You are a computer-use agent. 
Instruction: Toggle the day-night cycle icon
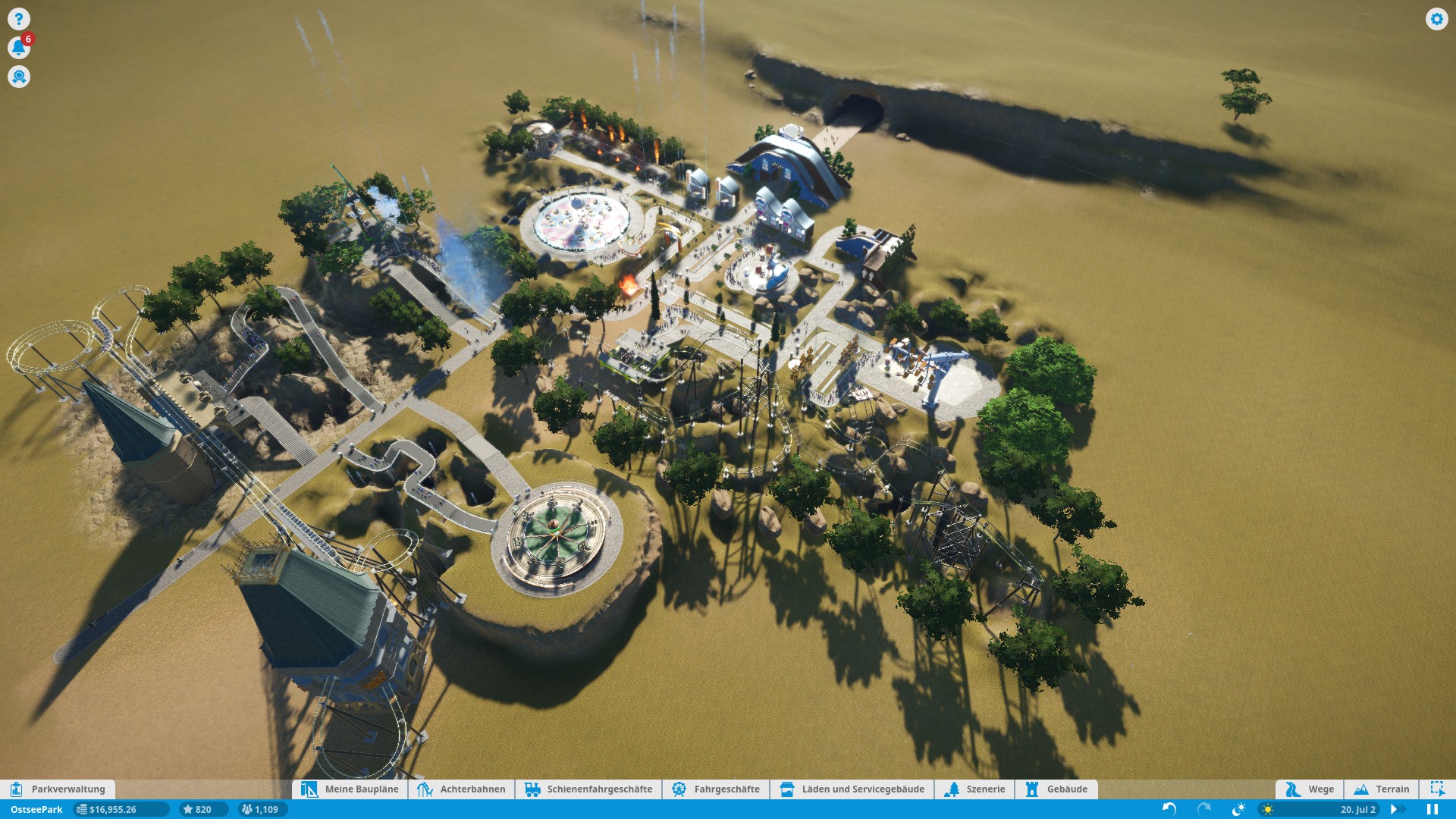(1238, 809)
